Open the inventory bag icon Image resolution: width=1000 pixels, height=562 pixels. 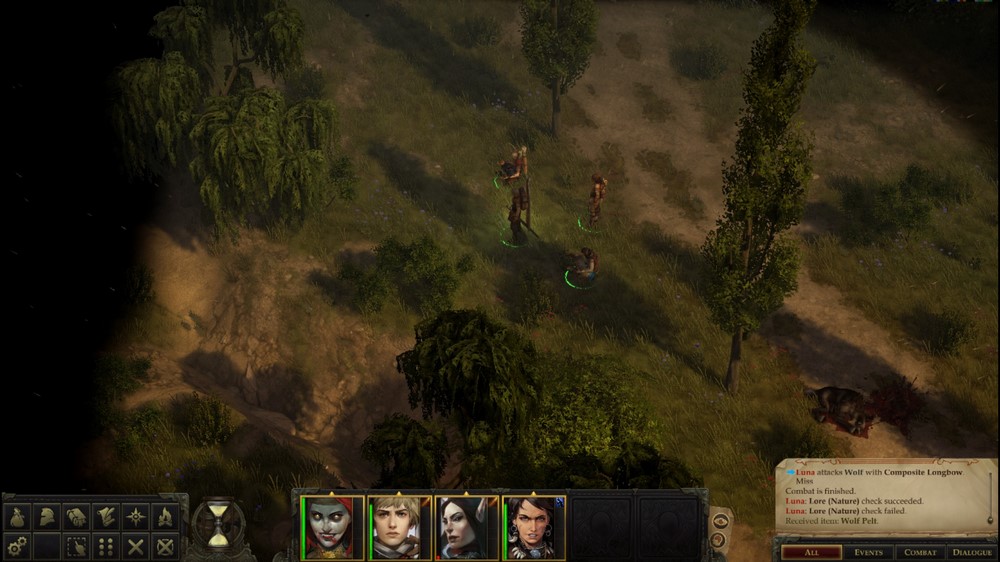click(17, 517)
